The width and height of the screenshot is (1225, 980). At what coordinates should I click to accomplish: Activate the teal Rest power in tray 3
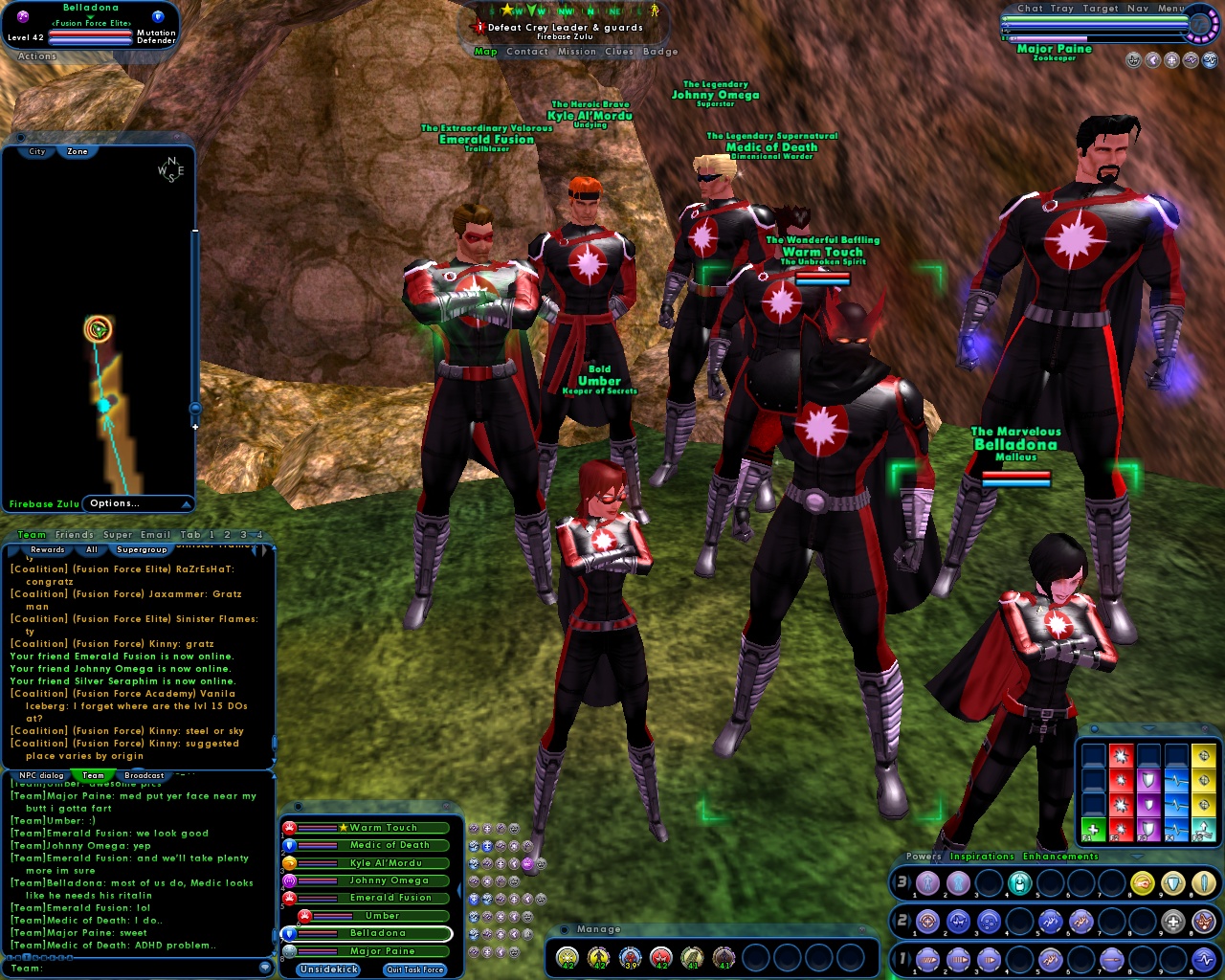pos(1019,882)
